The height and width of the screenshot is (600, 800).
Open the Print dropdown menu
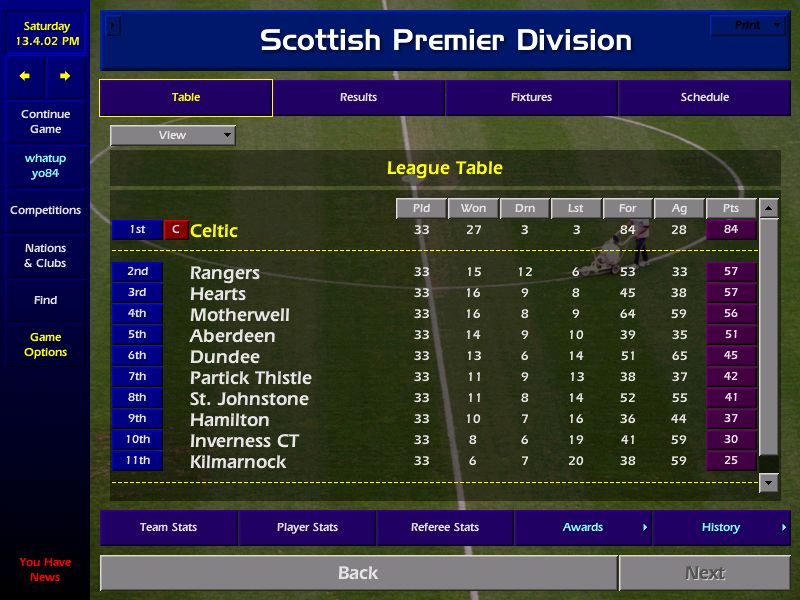(748, 25)
